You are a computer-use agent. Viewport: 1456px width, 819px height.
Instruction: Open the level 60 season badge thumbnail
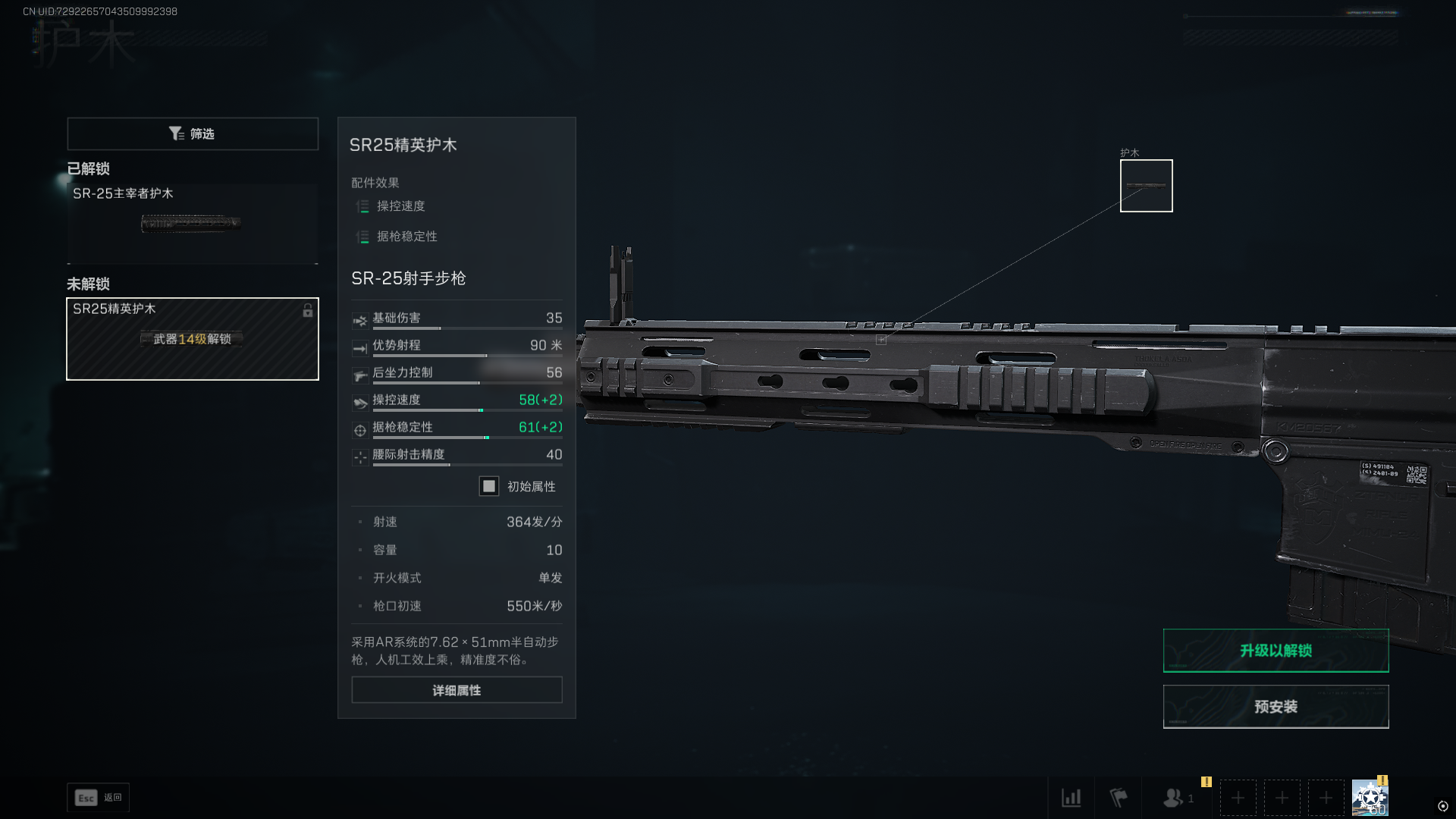tap(1371, 797)
